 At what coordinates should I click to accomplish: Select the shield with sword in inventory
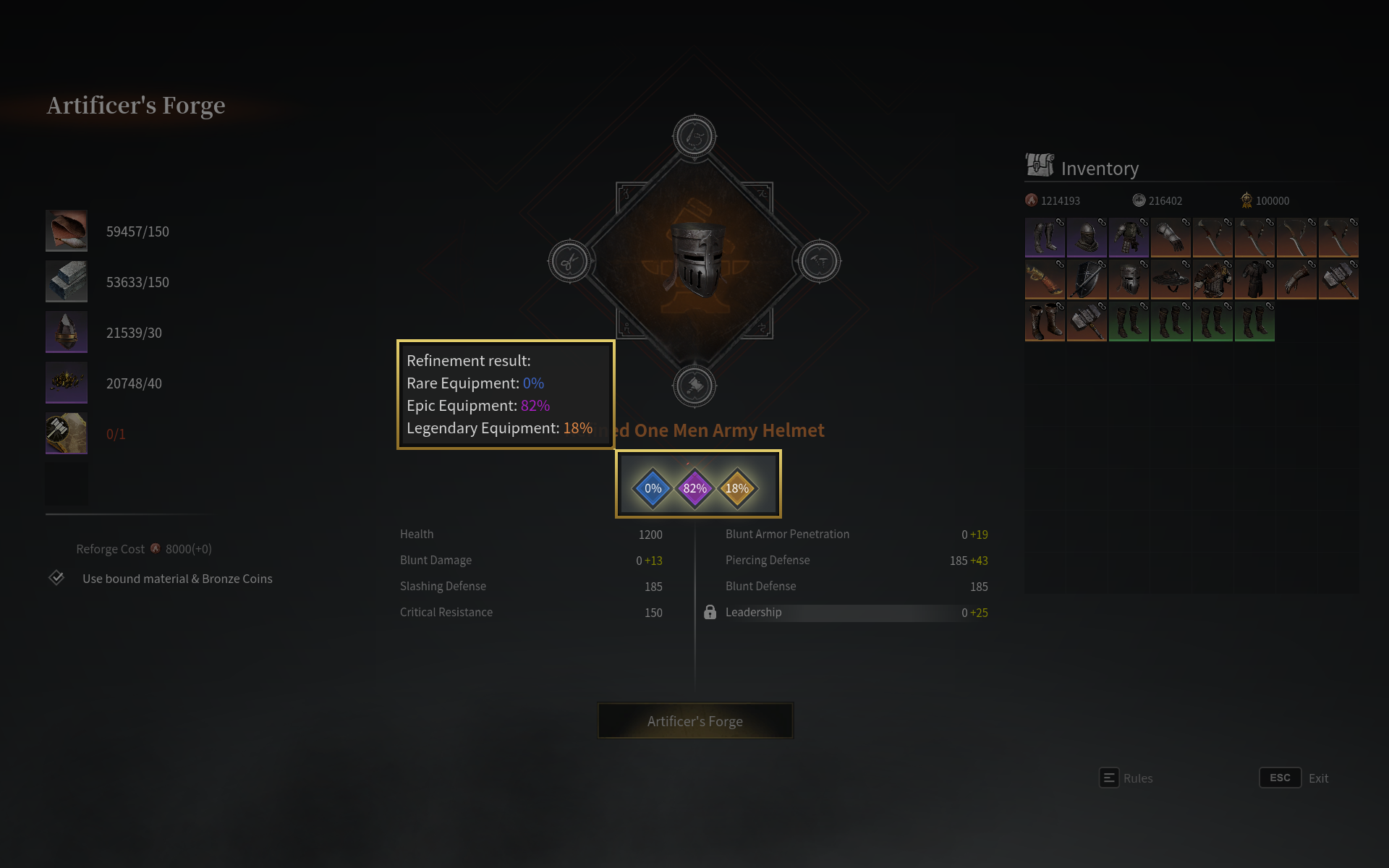[1087, 279]
